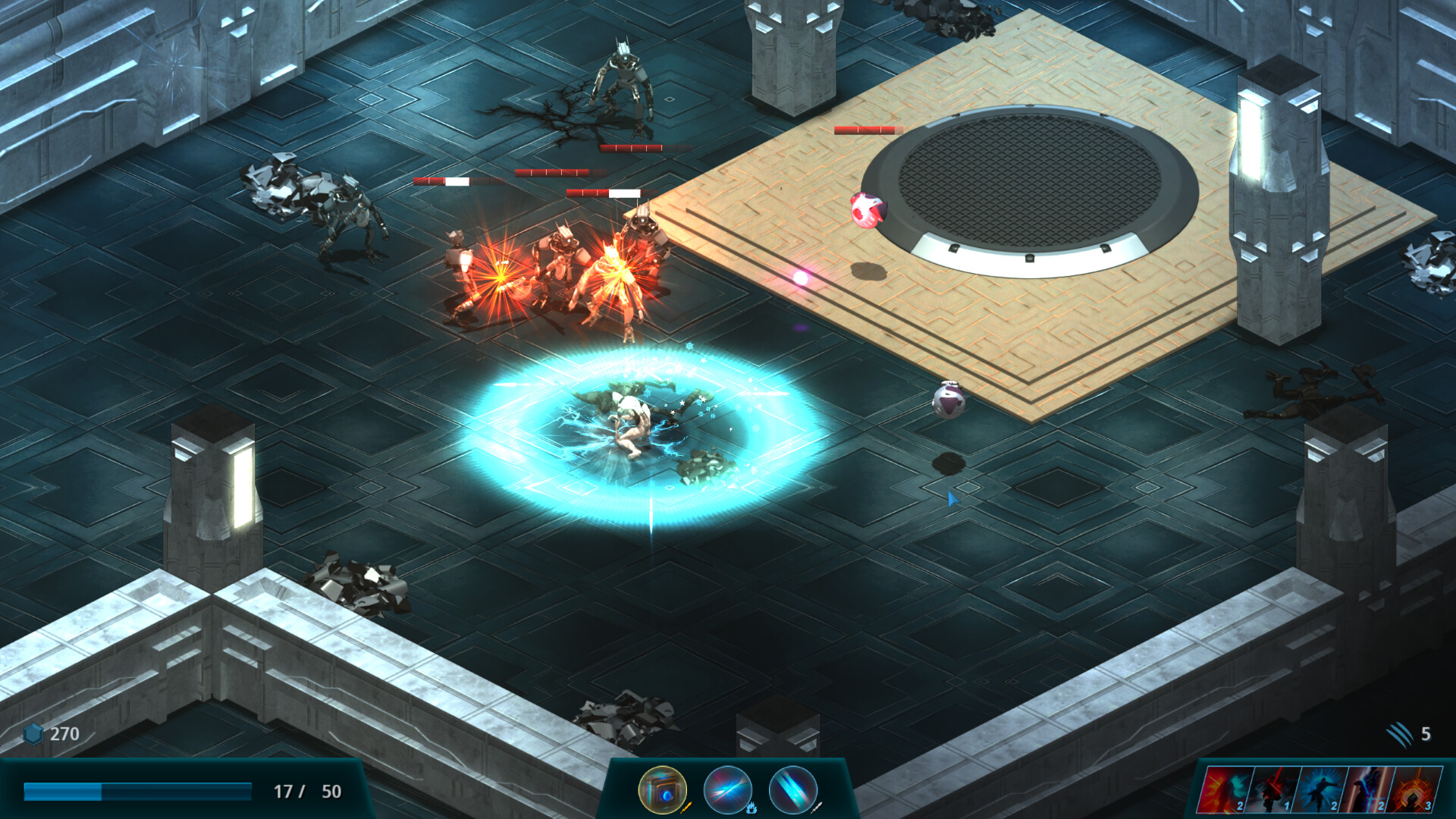Viewport: 1456px width, 819px height.
Task: Click the flame badge on the middle skill orb
Action: pos(752,808)
